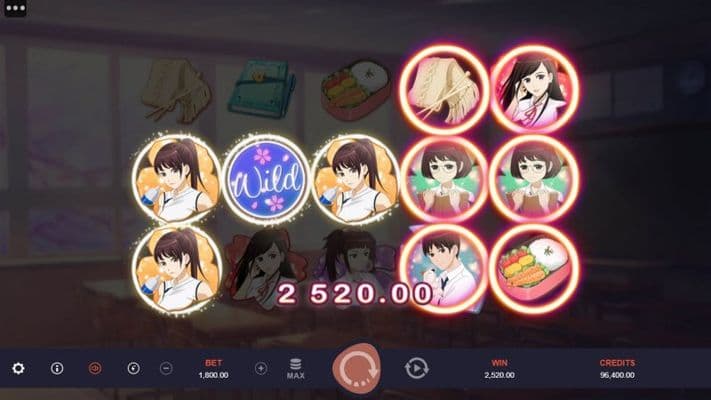Screen dimensions: 711x400
Task: Increase the bet with plus button
Action: click(261, 368)
